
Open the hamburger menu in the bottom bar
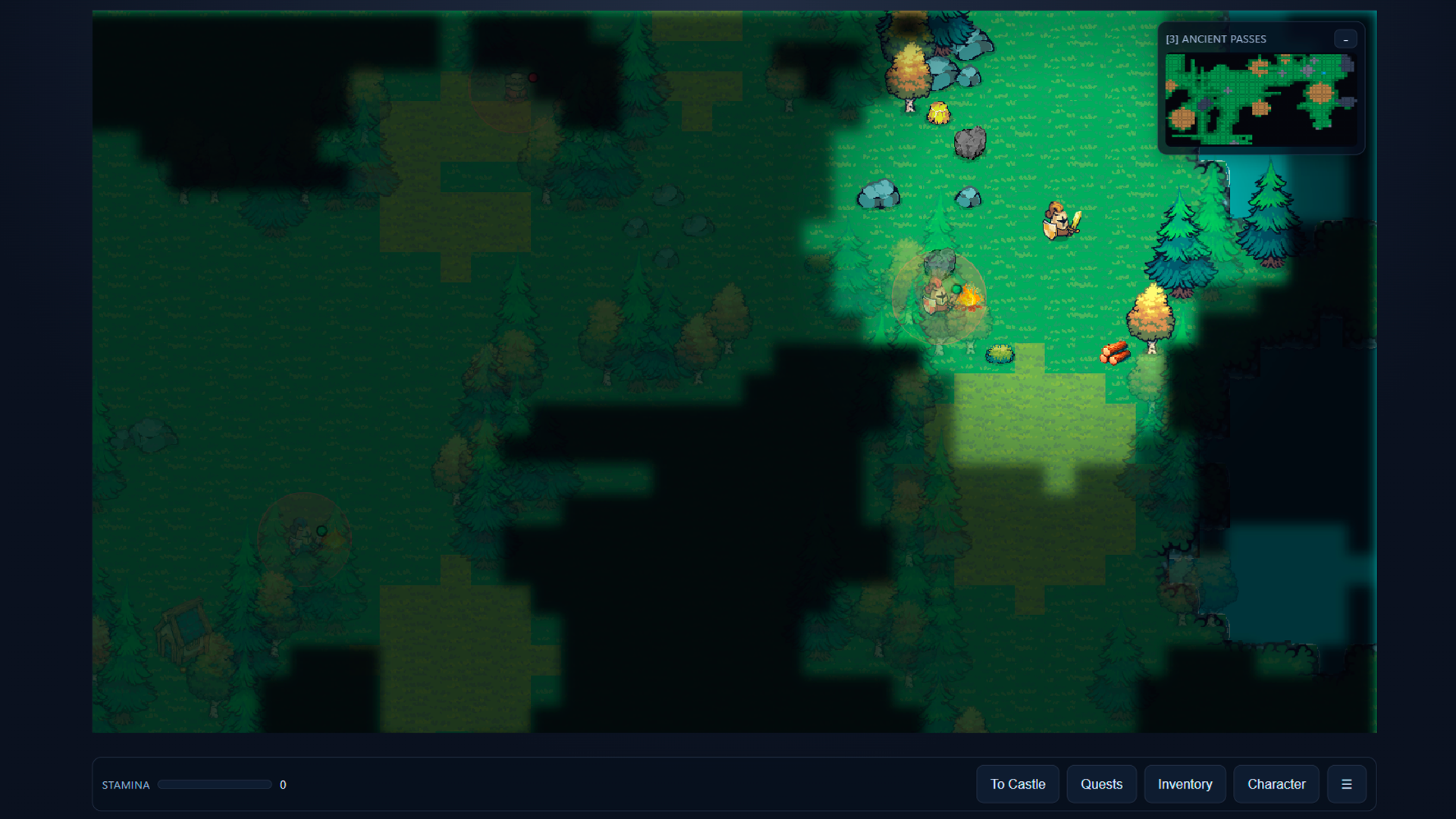(x=1348, y=784)
